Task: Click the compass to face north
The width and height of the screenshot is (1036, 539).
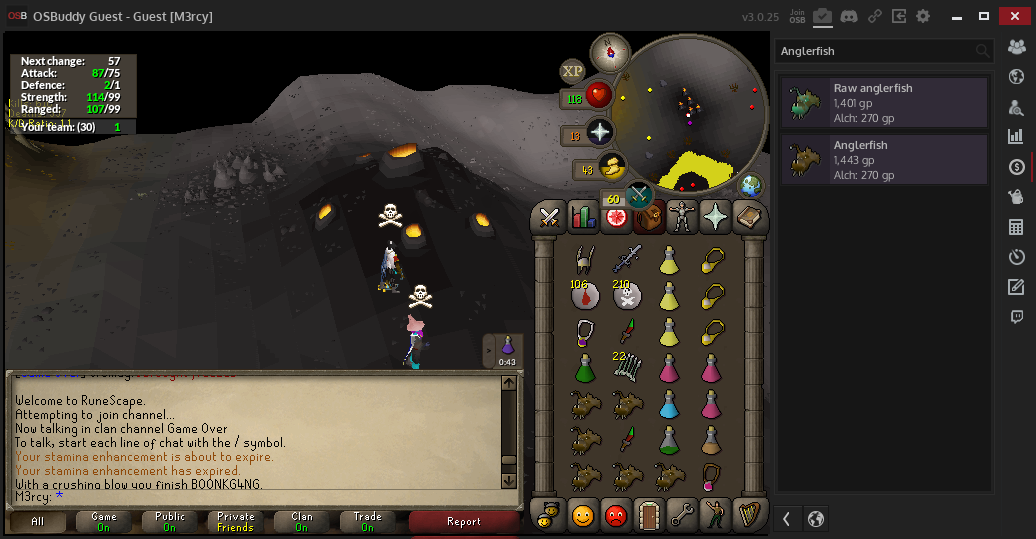Action: (610, 52)
